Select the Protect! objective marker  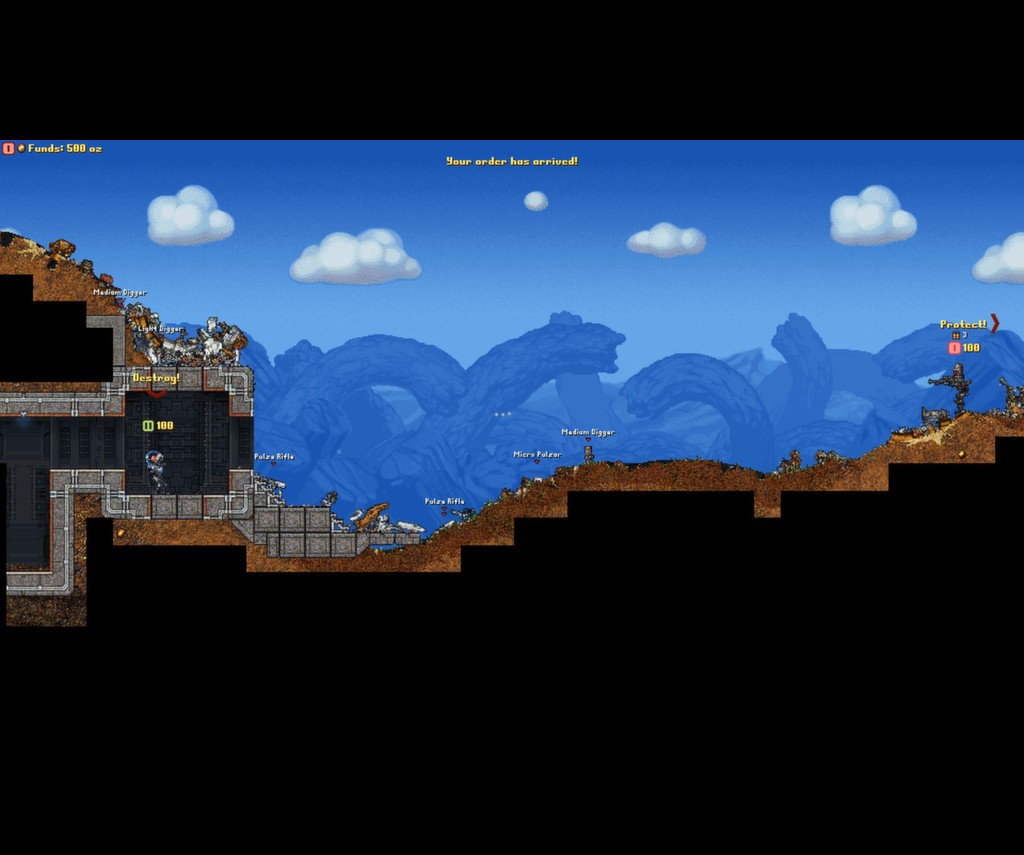pyautogui.click(x=964, y=324)
